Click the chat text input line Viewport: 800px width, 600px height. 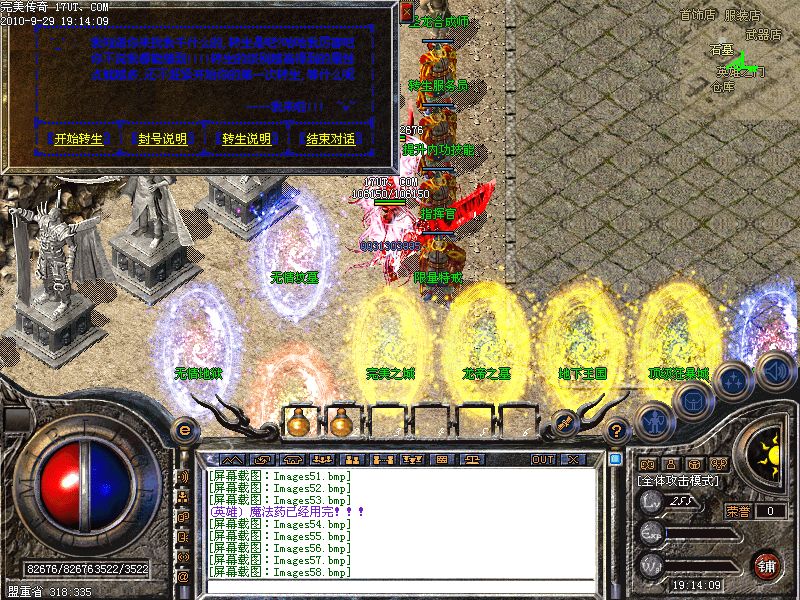click(400, 587)
